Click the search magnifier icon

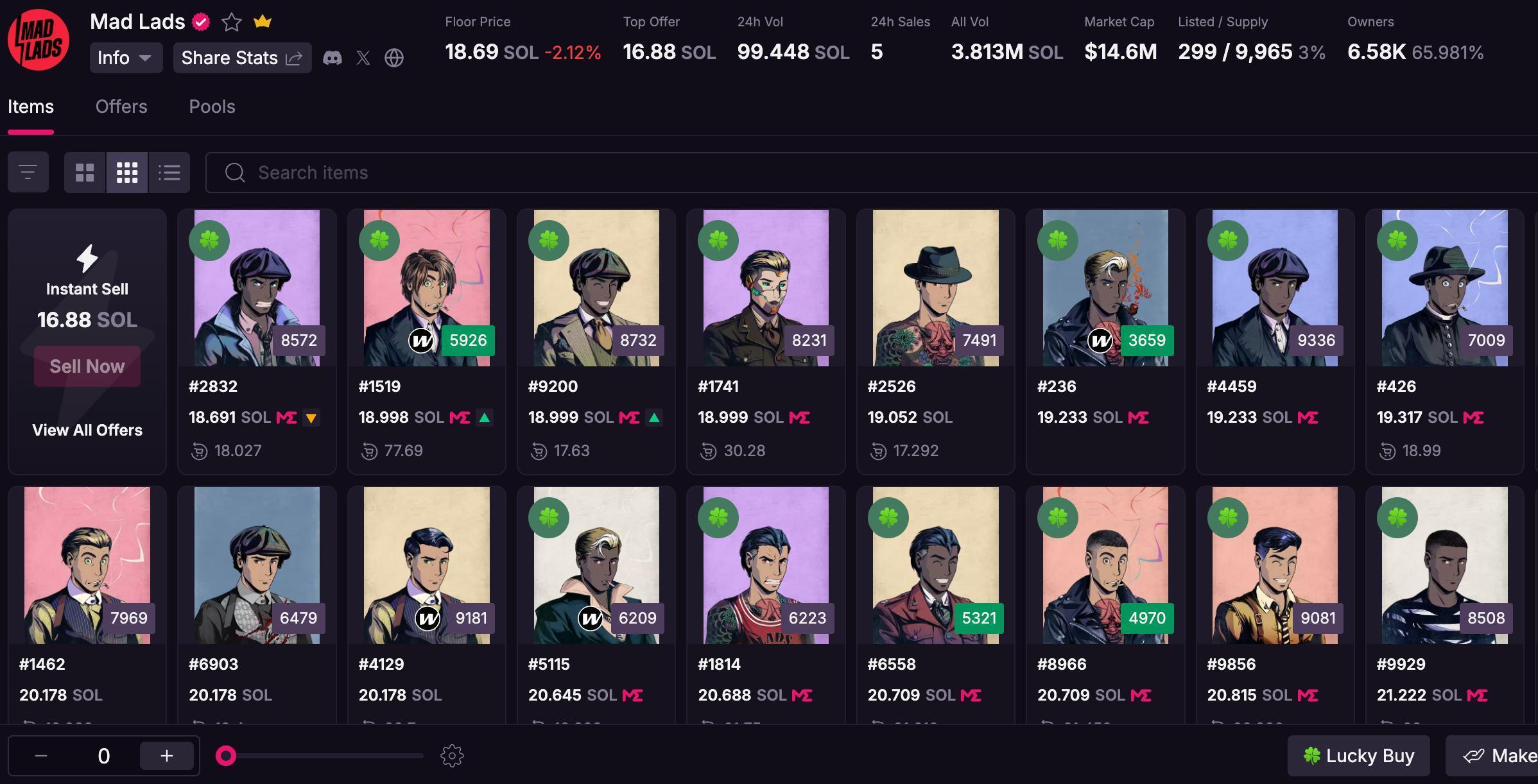pyautogui.click(x=235, y=173)
